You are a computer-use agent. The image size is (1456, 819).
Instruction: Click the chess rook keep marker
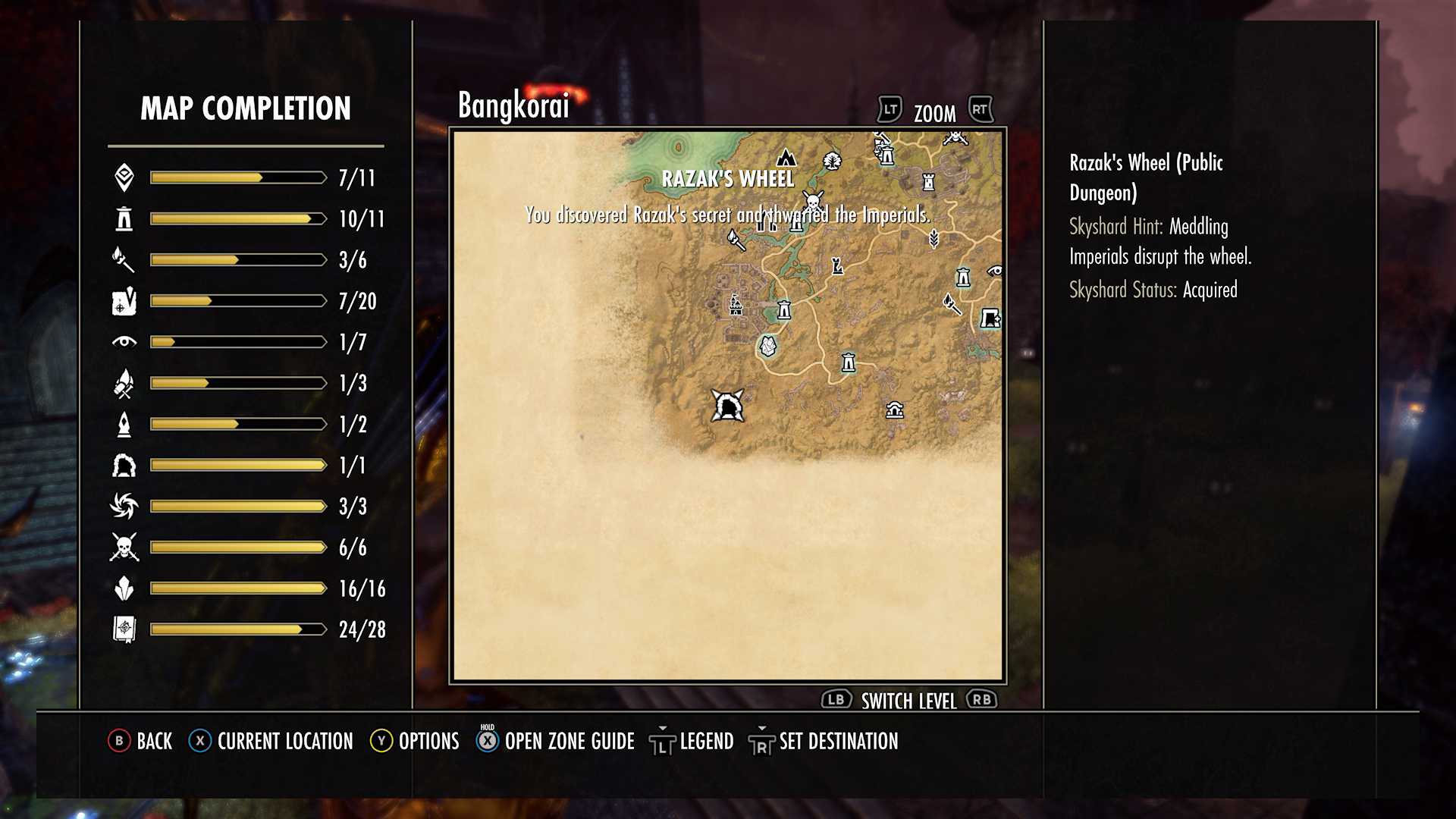pos(928,182)
